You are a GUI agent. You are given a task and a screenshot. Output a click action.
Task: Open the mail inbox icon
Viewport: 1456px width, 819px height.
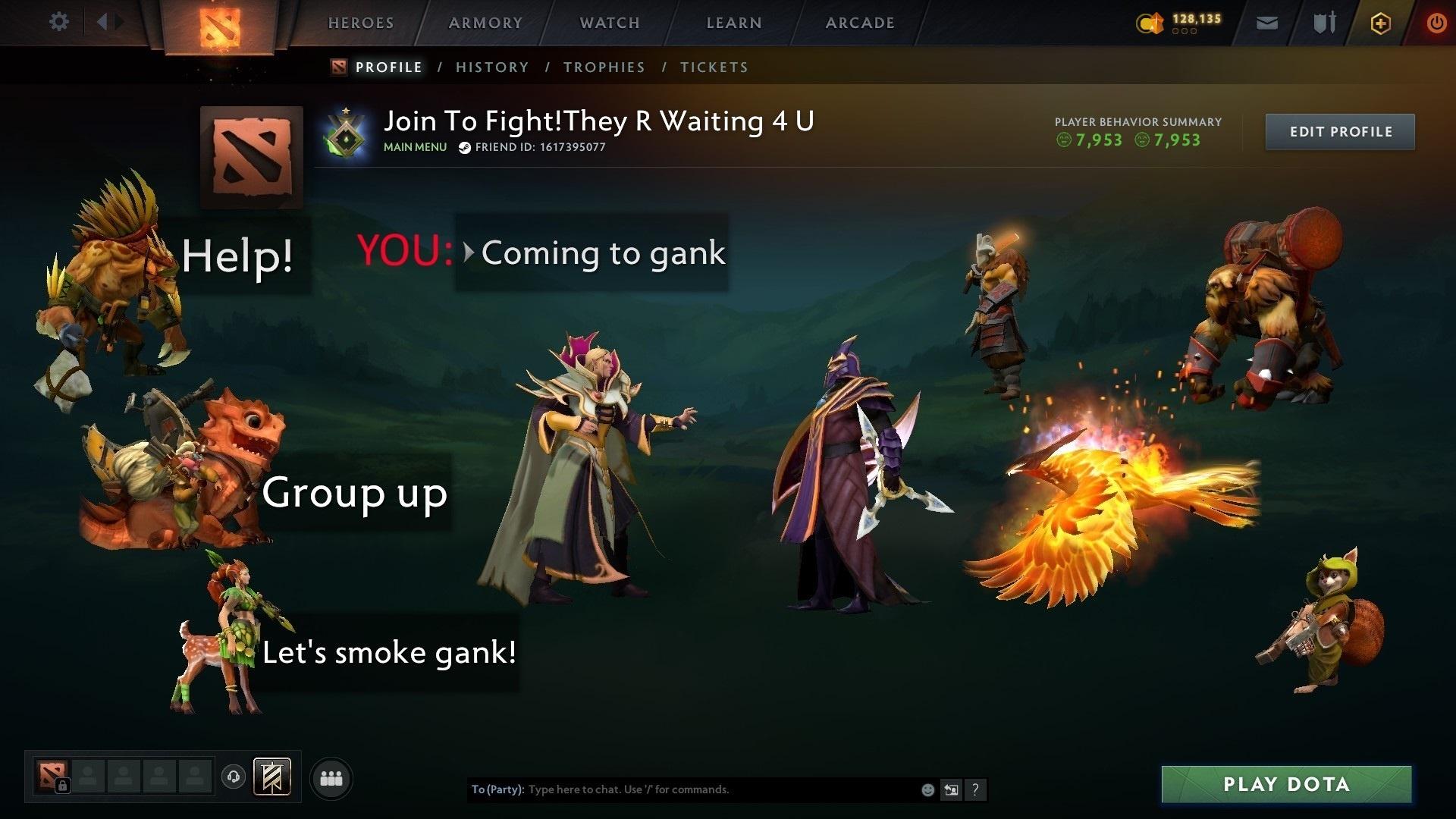coord(1266,23)
